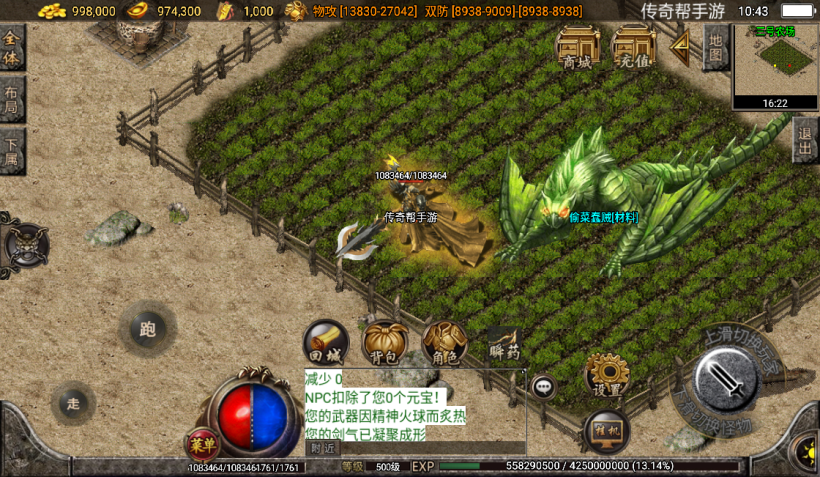Viewport: 820px width, 477px height.
Task: Open the 地图 map button
Action: click(x=715, y=46)
